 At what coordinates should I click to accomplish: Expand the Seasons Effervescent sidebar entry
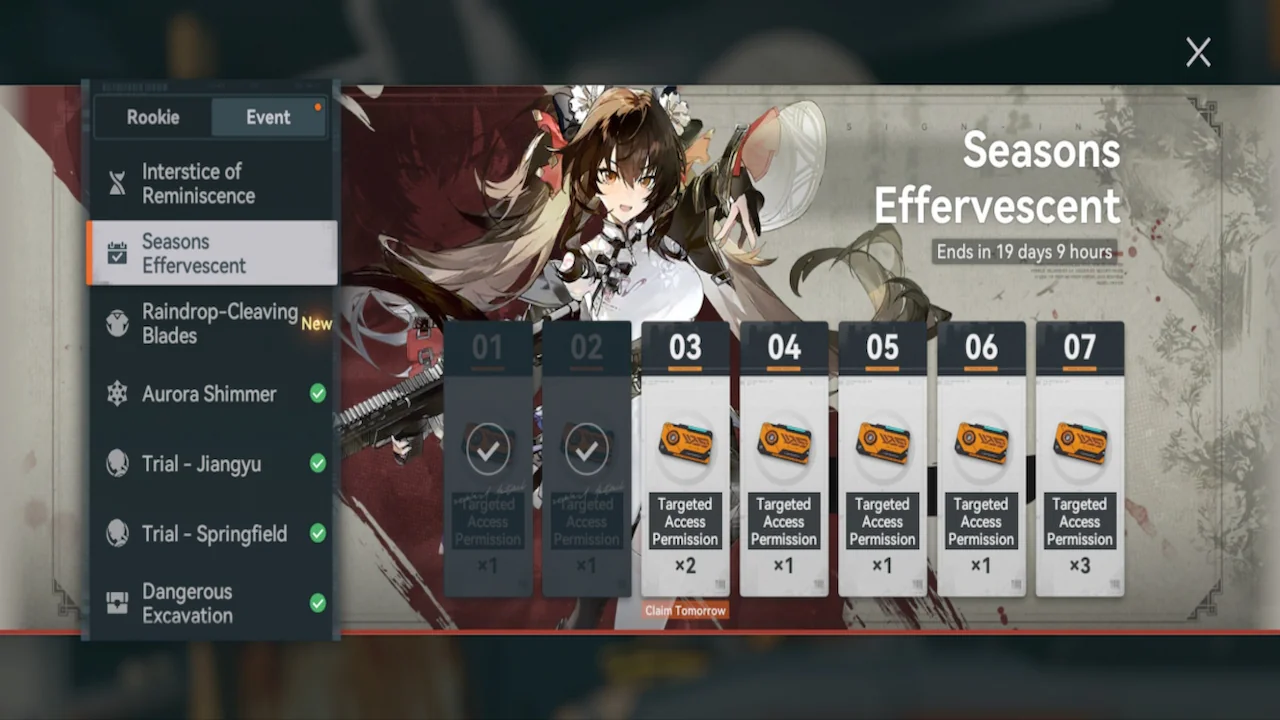(x=210, y=253)
